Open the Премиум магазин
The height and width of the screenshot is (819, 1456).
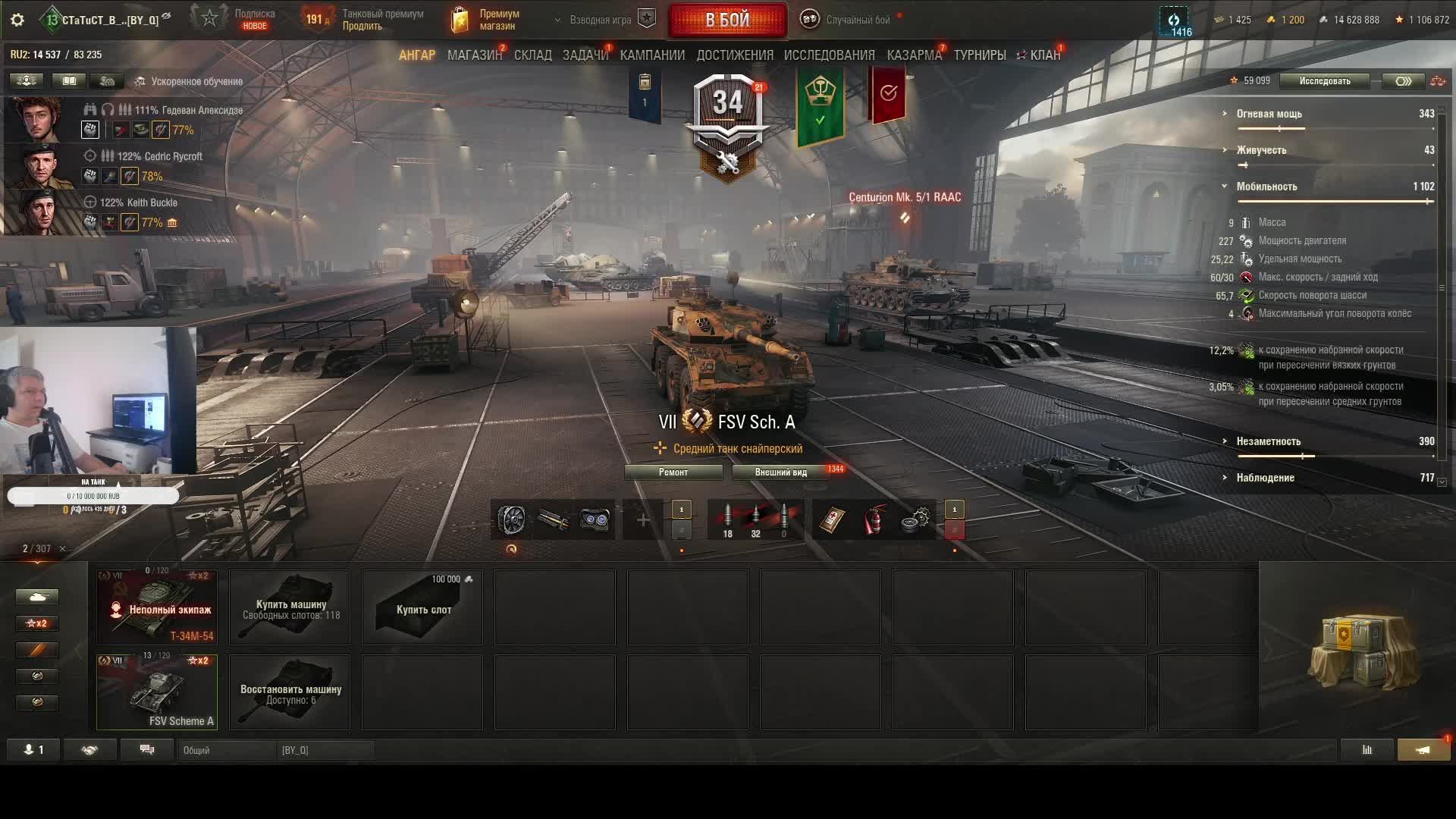tap(485, 20)
